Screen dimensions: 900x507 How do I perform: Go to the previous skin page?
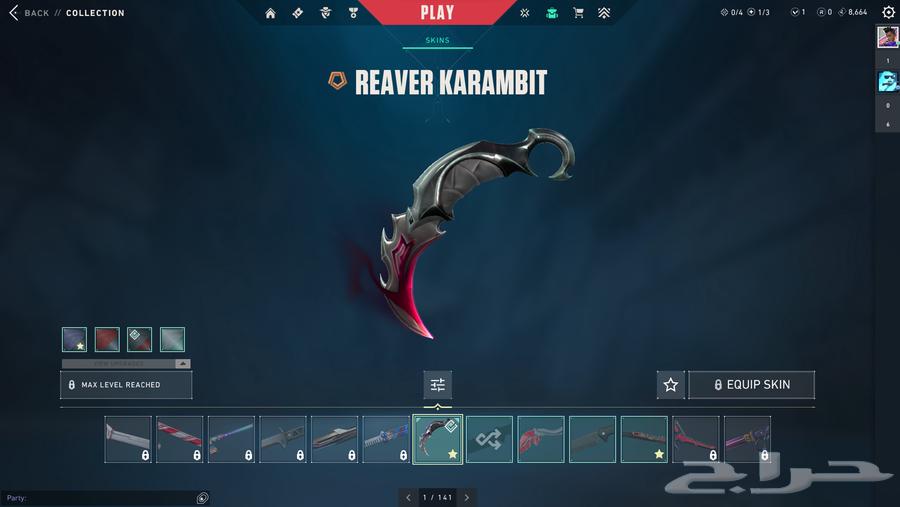pyautogui.click(x=408, y=497)
